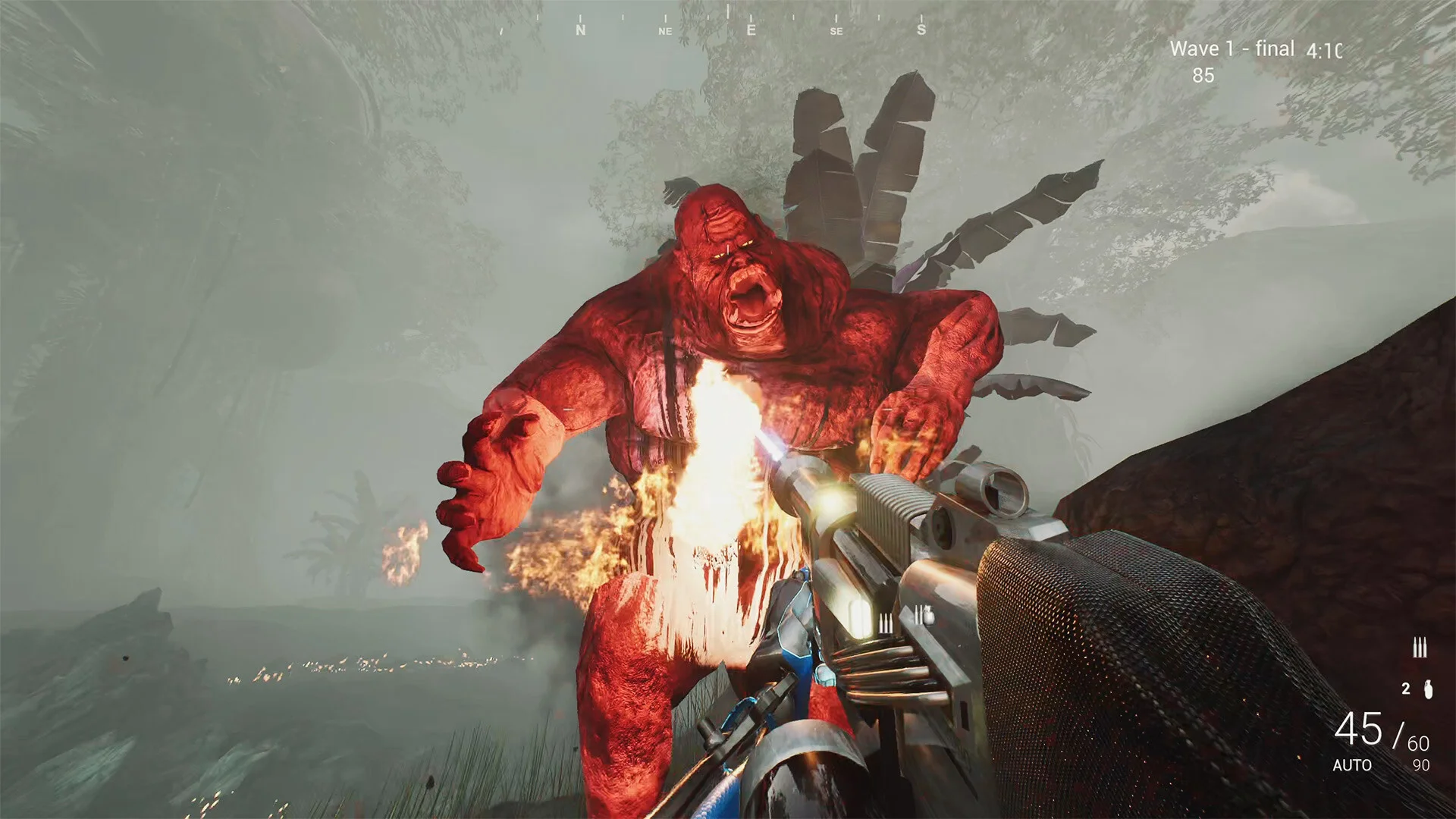Toggle the AUTO fire mode indicator
1456x819 pixels.
coord(1352,766)
